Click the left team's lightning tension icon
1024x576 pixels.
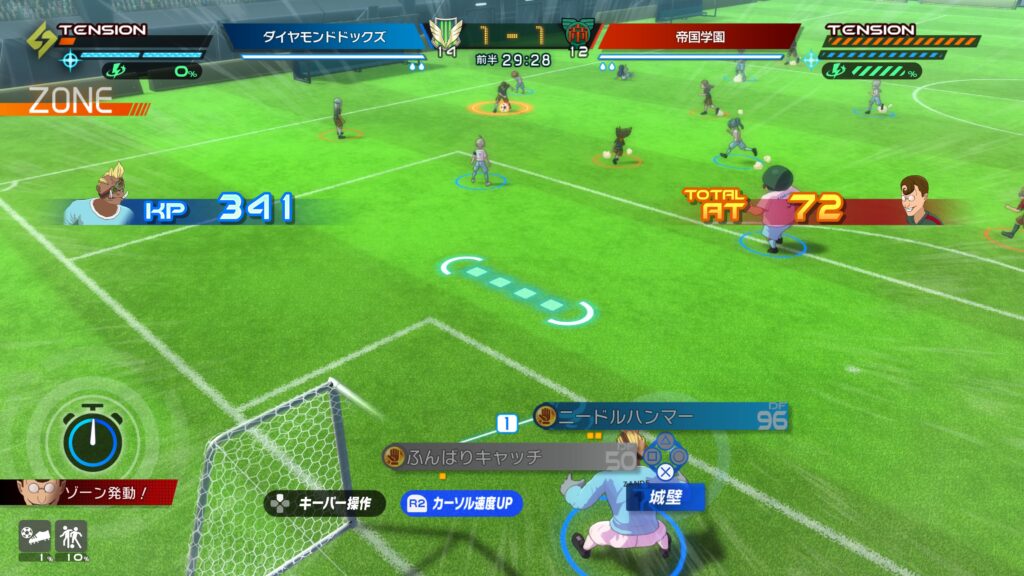(40, 39)
